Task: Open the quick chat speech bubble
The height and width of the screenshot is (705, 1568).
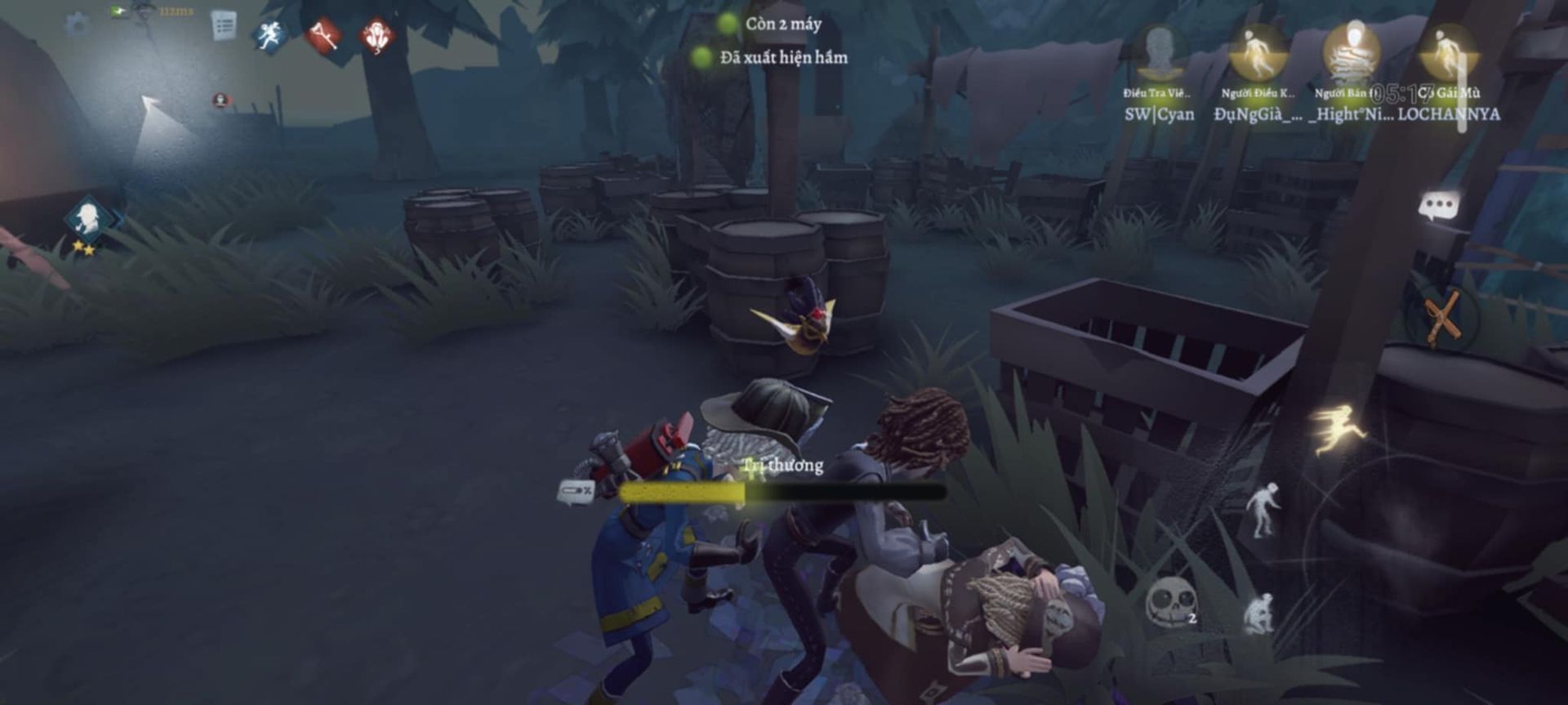Action: coord(1438,206)
